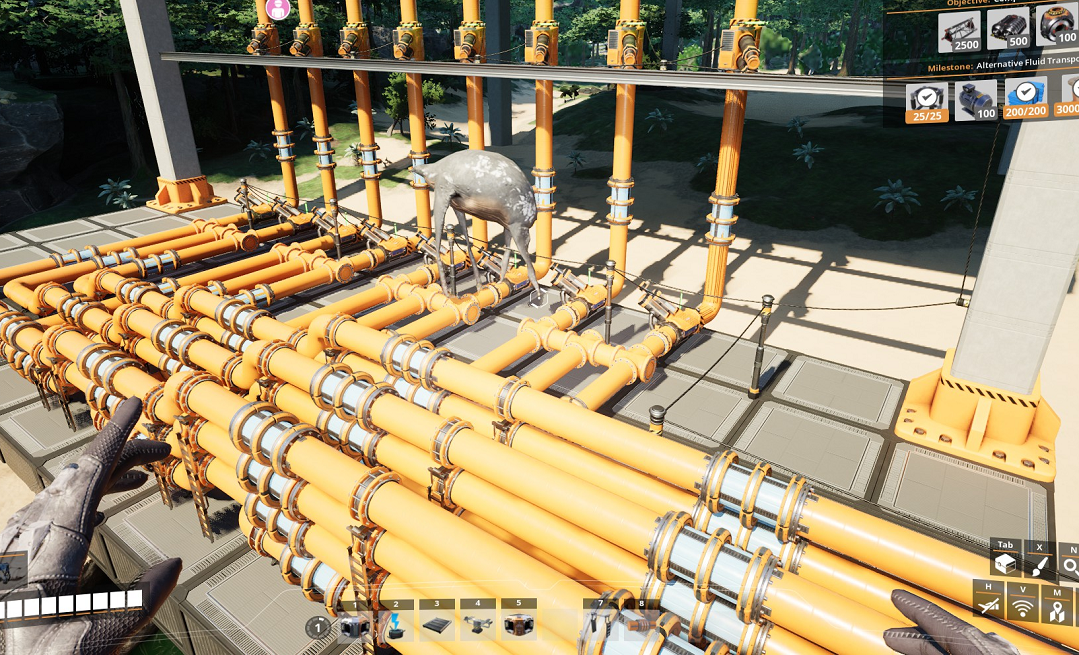
Task: Toggle the crossed-out plane flight mode icon
Action: click(988, 604)
